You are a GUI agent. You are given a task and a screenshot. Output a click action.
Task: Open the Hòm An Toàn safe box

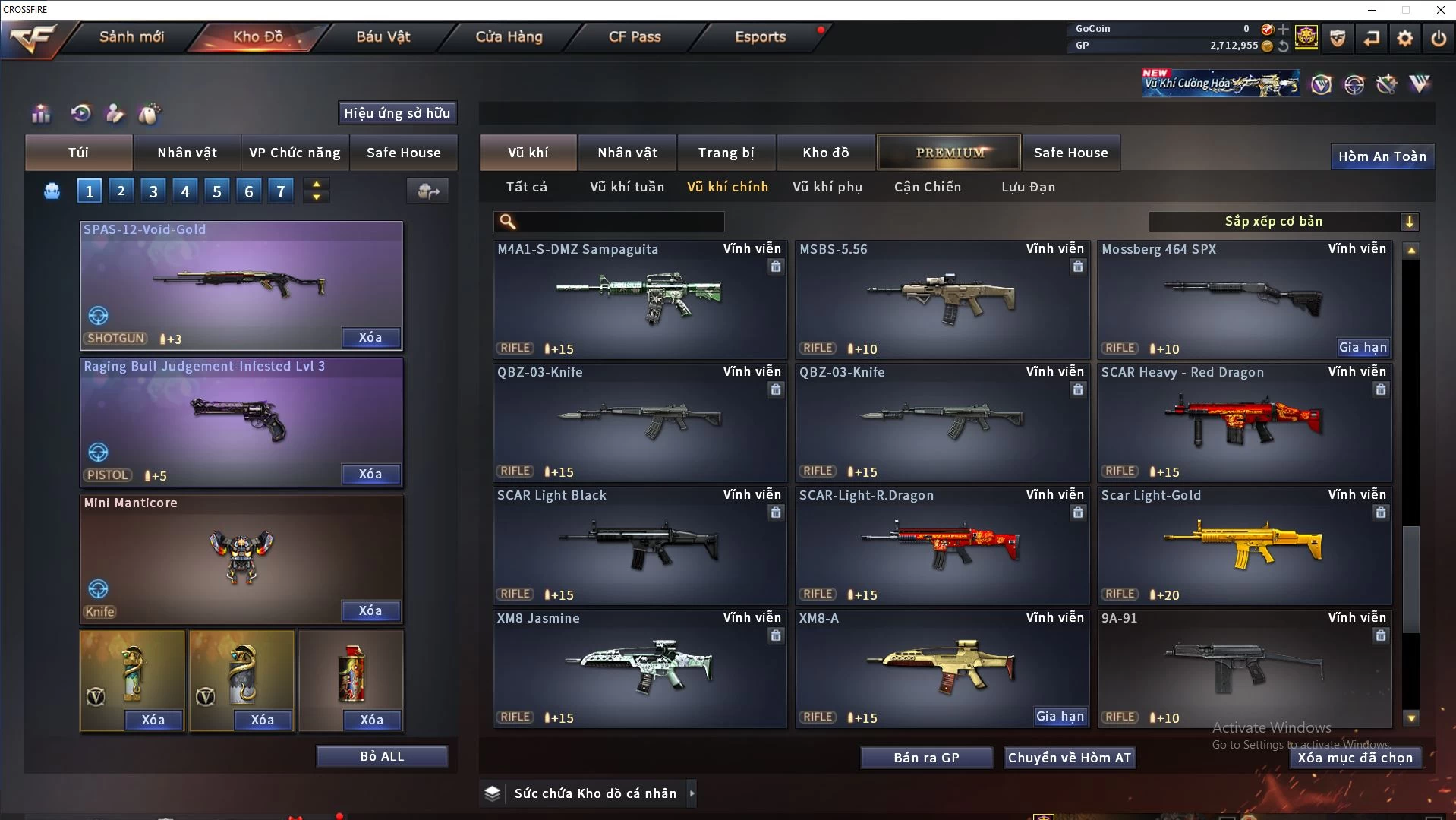[x=1382, y=156]
